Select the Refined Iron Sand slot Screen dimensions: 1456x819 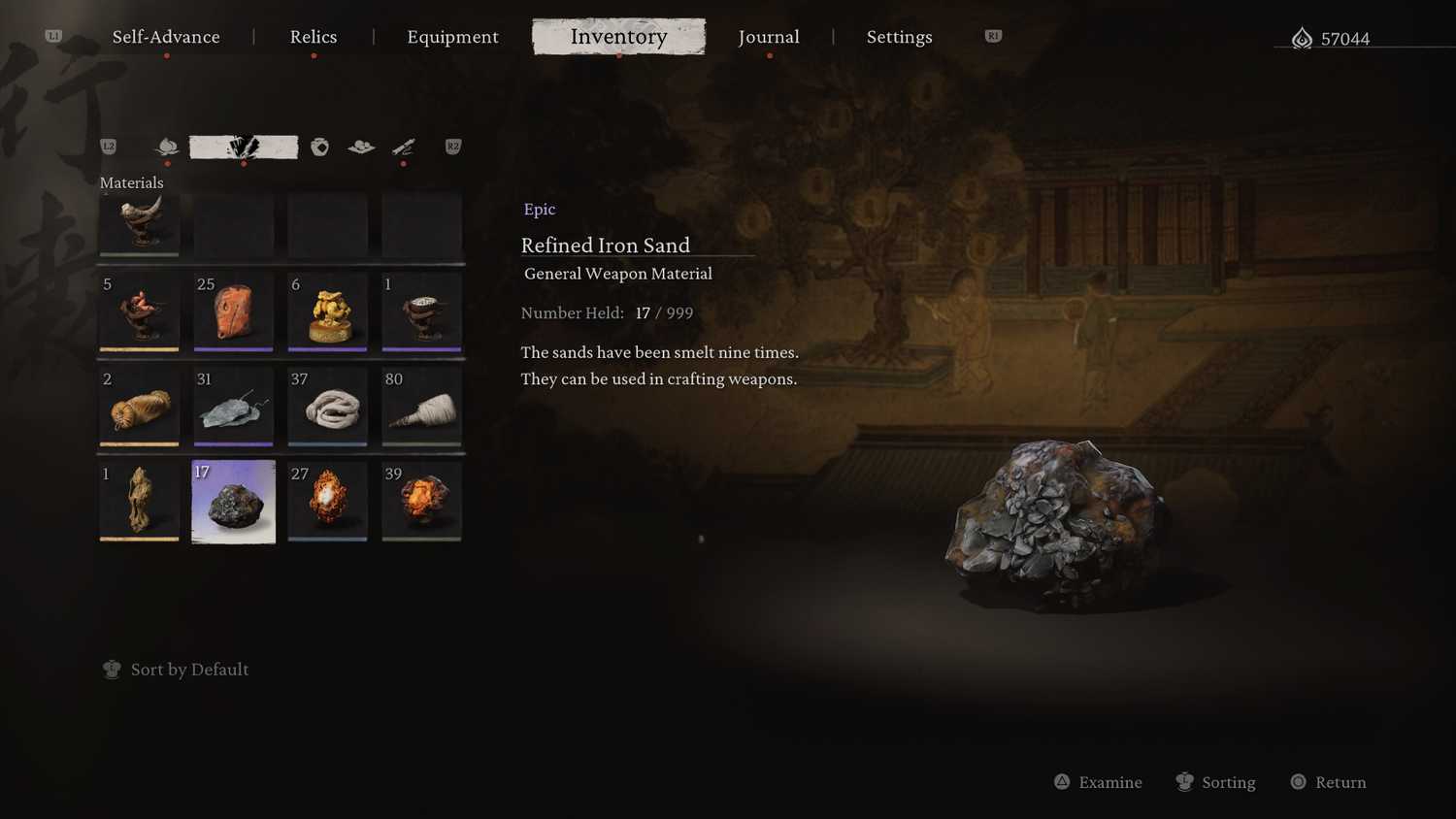[x=234, y=502]
